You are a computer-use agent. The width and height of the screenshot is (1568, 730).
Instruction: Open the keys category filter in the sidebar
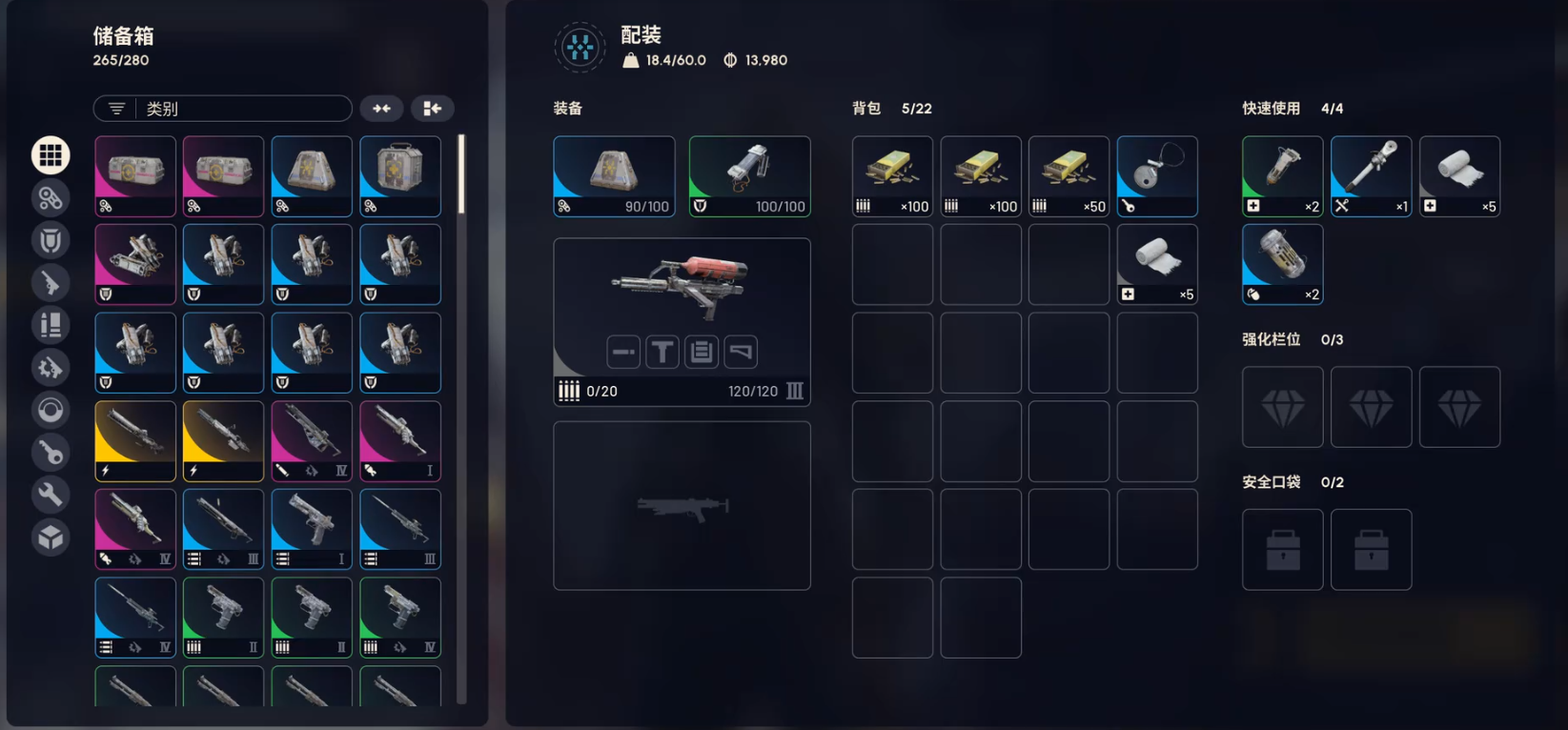[51, 452]
